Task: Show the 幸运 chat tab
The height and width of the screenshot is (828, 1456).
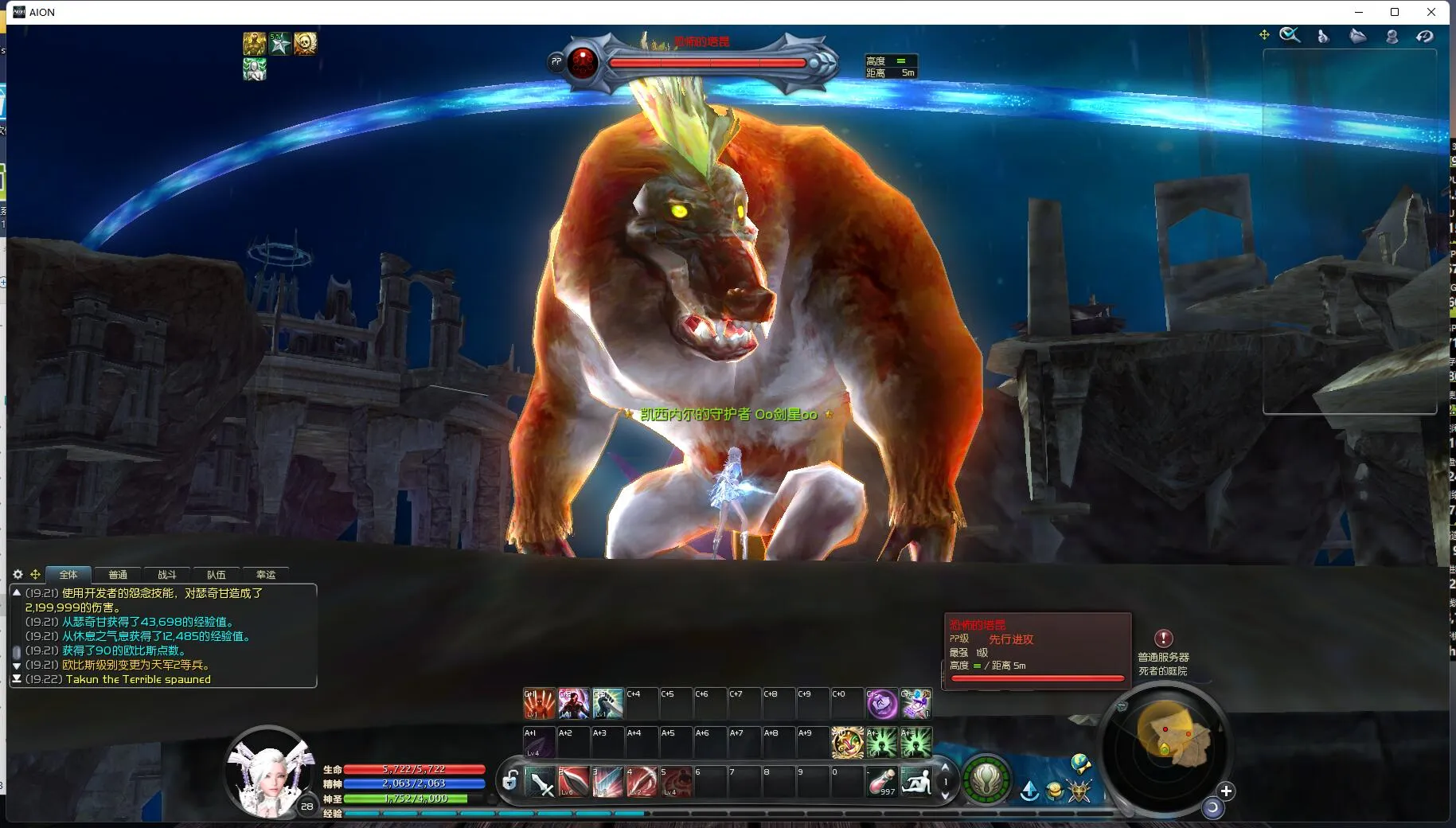Action: coord(265,574)
